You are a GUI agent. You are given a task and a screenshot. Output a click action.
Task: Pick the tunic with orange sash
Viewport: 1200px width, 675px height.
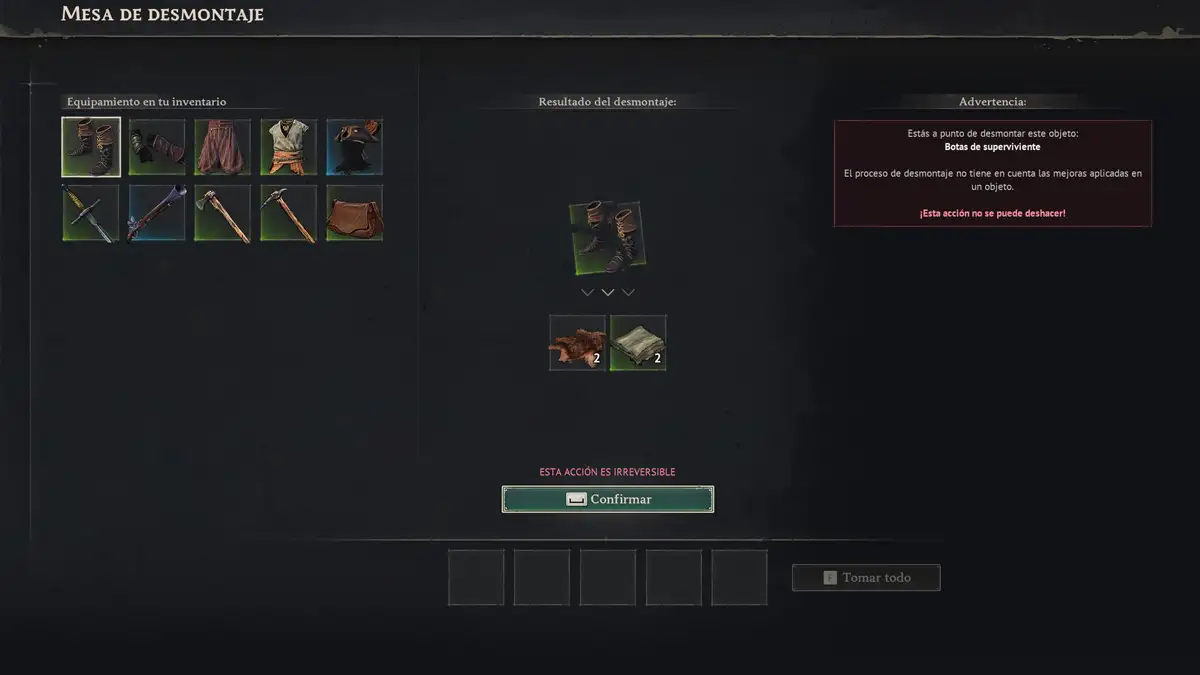coord(289,147)
